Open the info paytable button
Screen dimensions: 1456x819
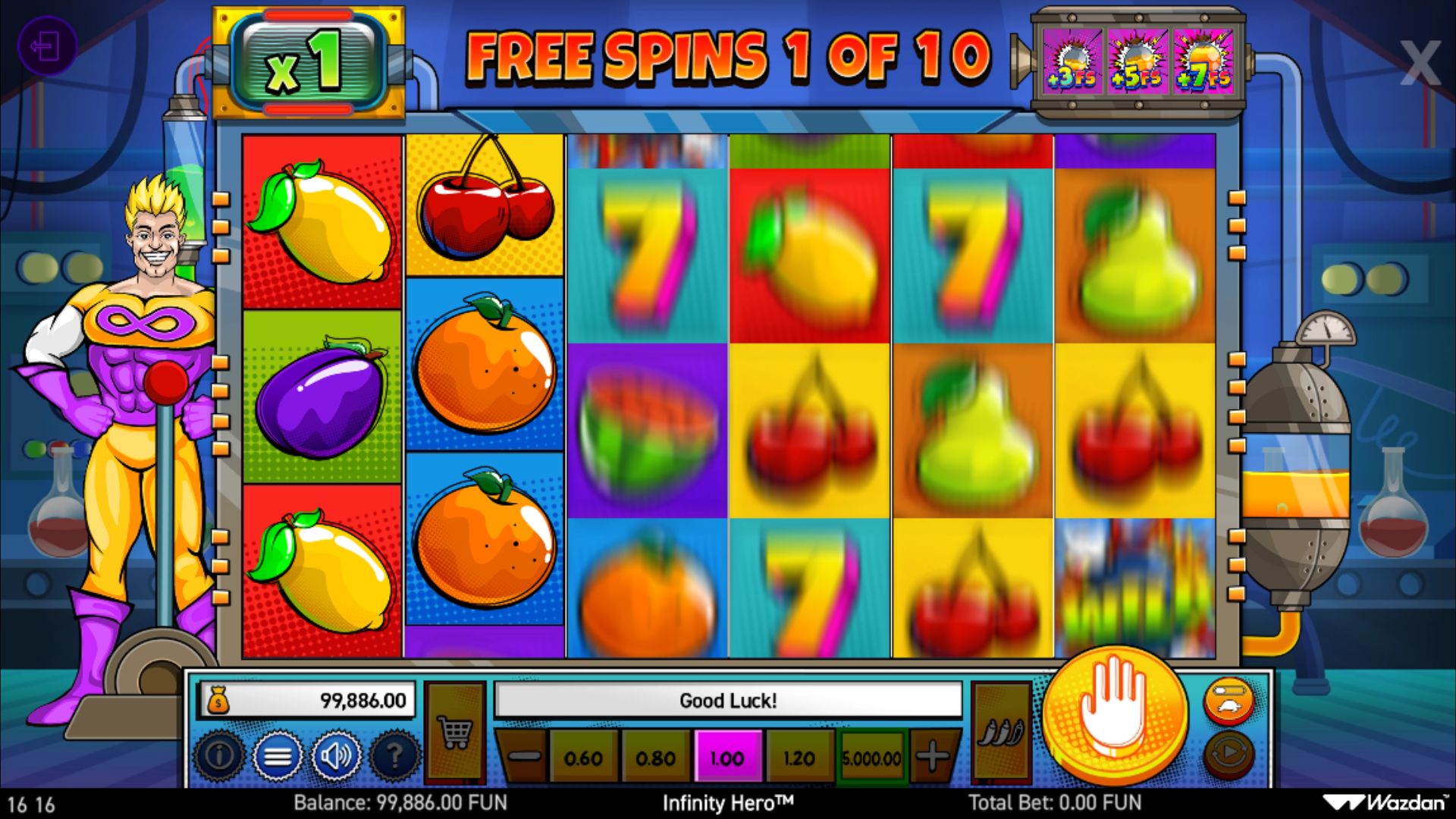coord(220,755)
